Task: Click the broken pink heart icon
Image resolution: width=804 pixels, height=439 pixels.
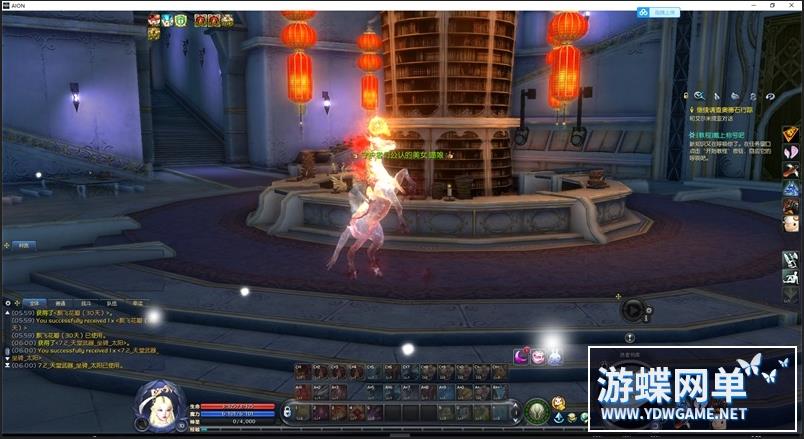Action: [790, 153]
